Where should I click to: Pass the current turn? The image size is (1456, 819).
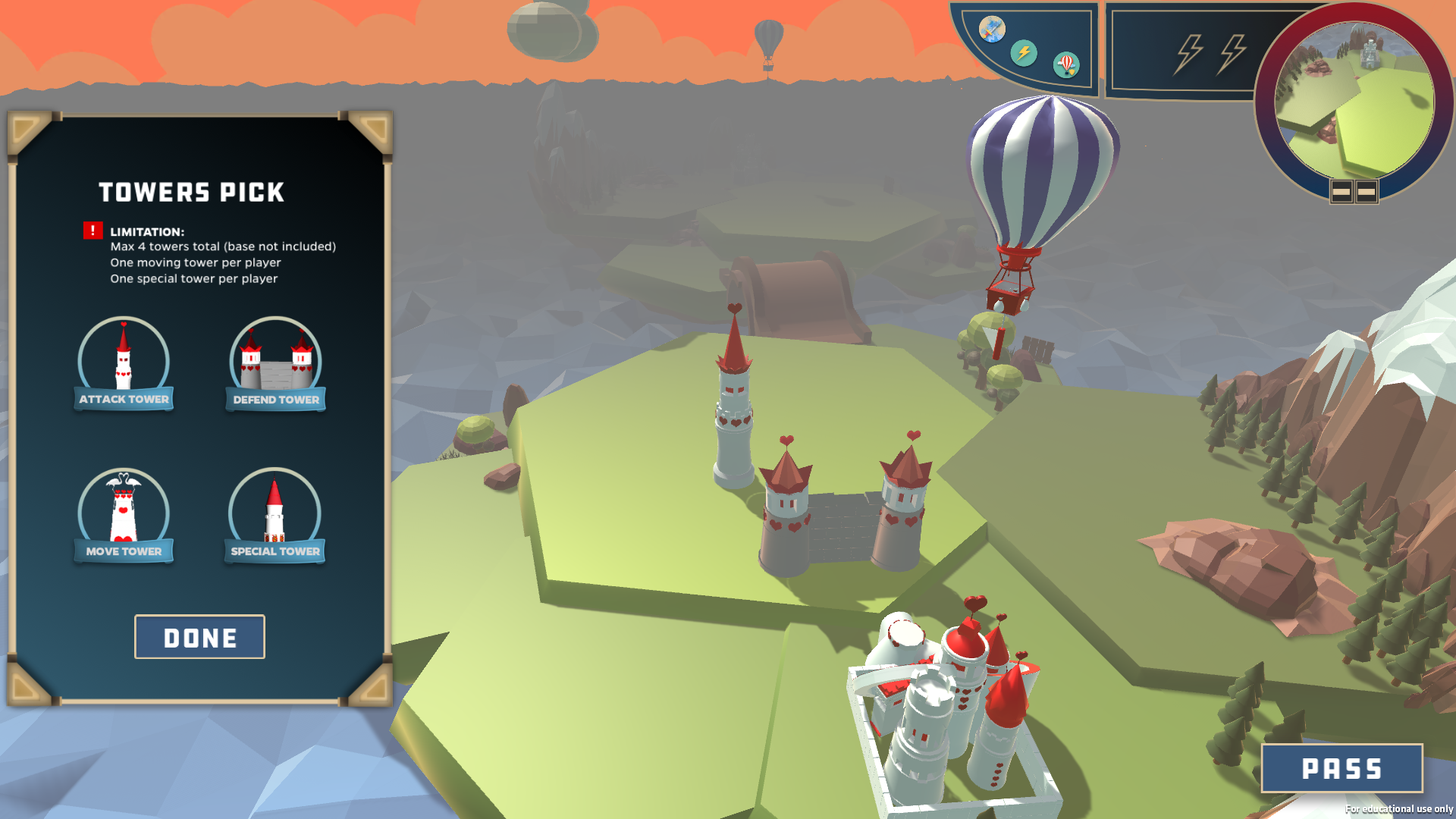[x=1341, y=768]
